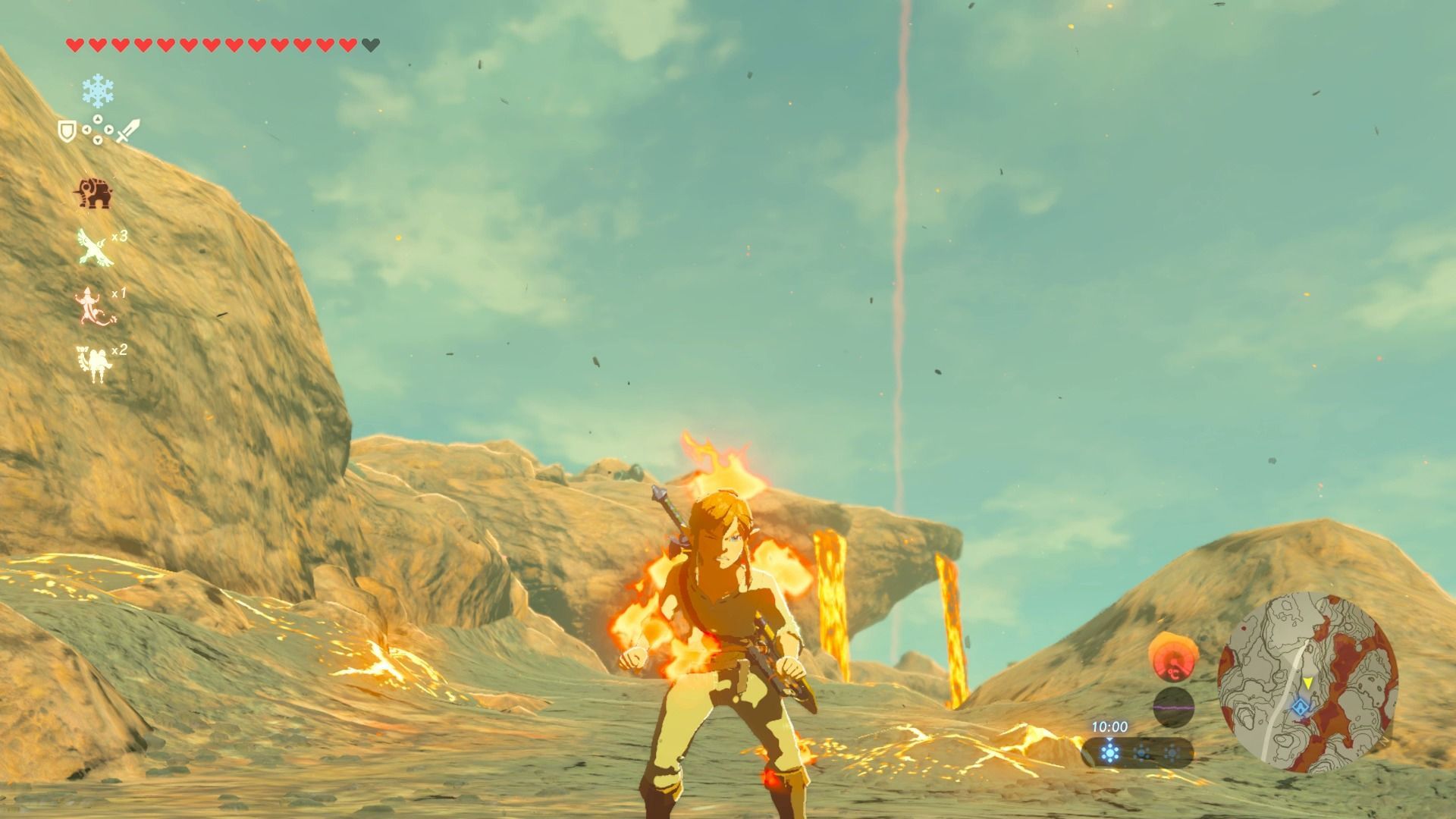Click the sword weapon quick-select icon

pyautogui.click(x=127, y=130)
